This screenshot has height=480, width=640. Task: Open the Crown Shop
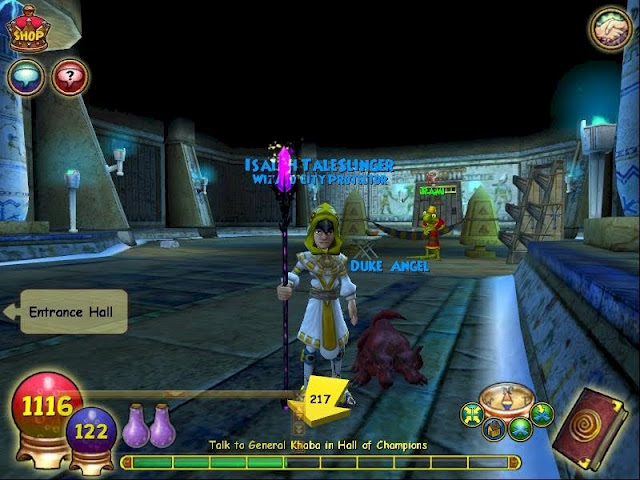pos(30,29)
